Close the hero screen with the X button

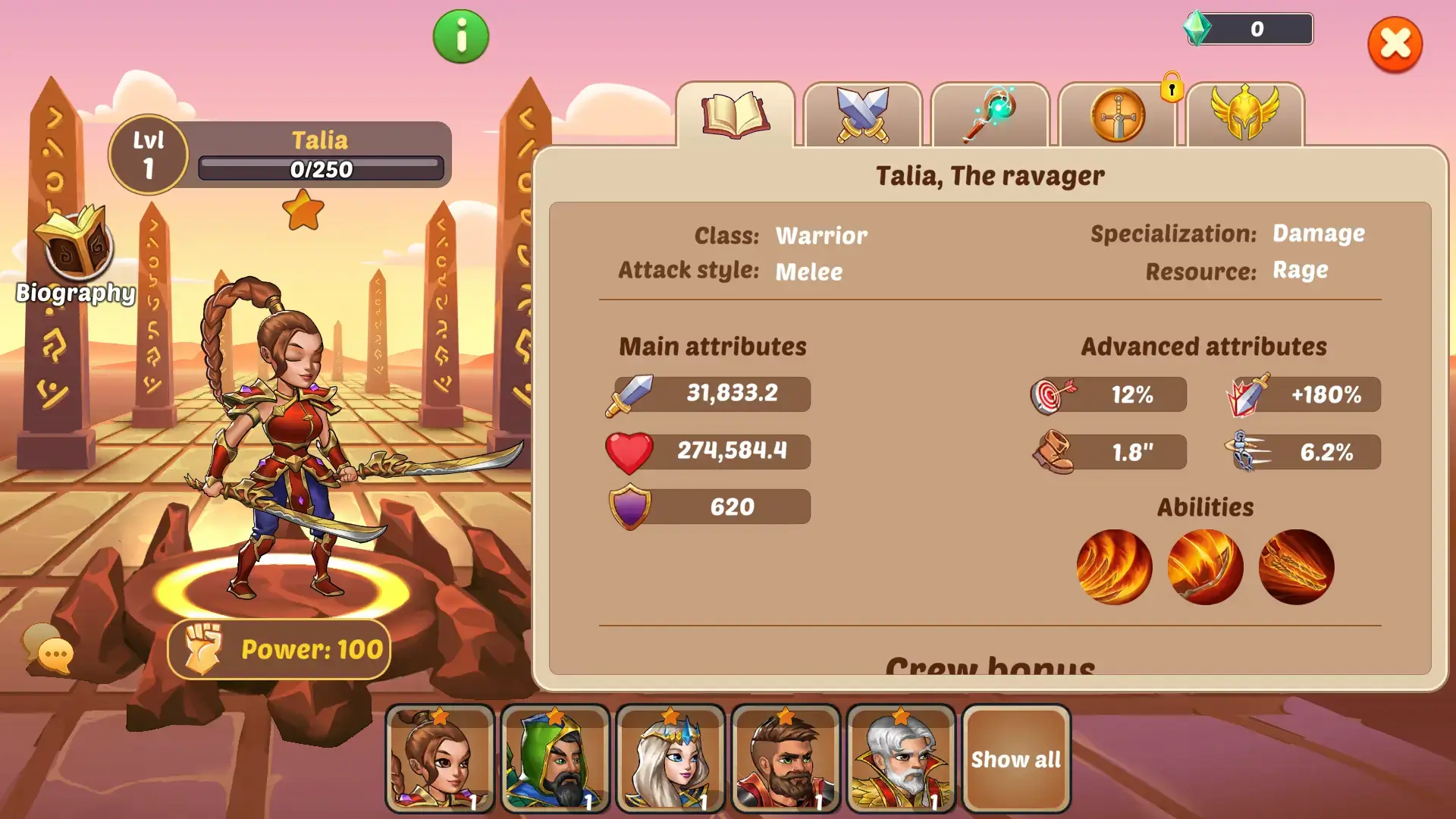click(1395, 45)
